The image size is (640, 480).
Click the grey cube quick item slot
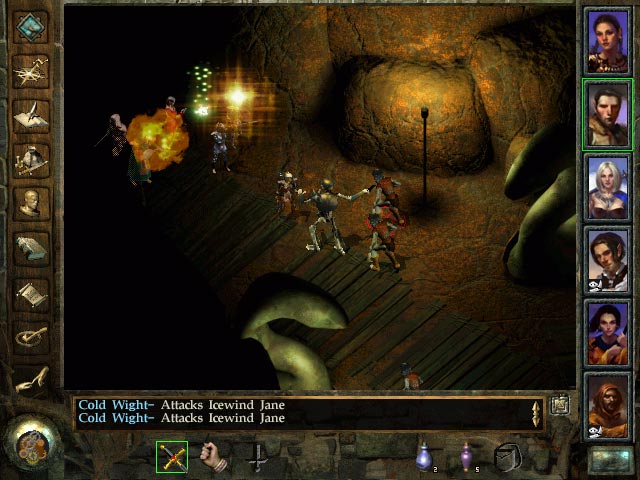509,456
